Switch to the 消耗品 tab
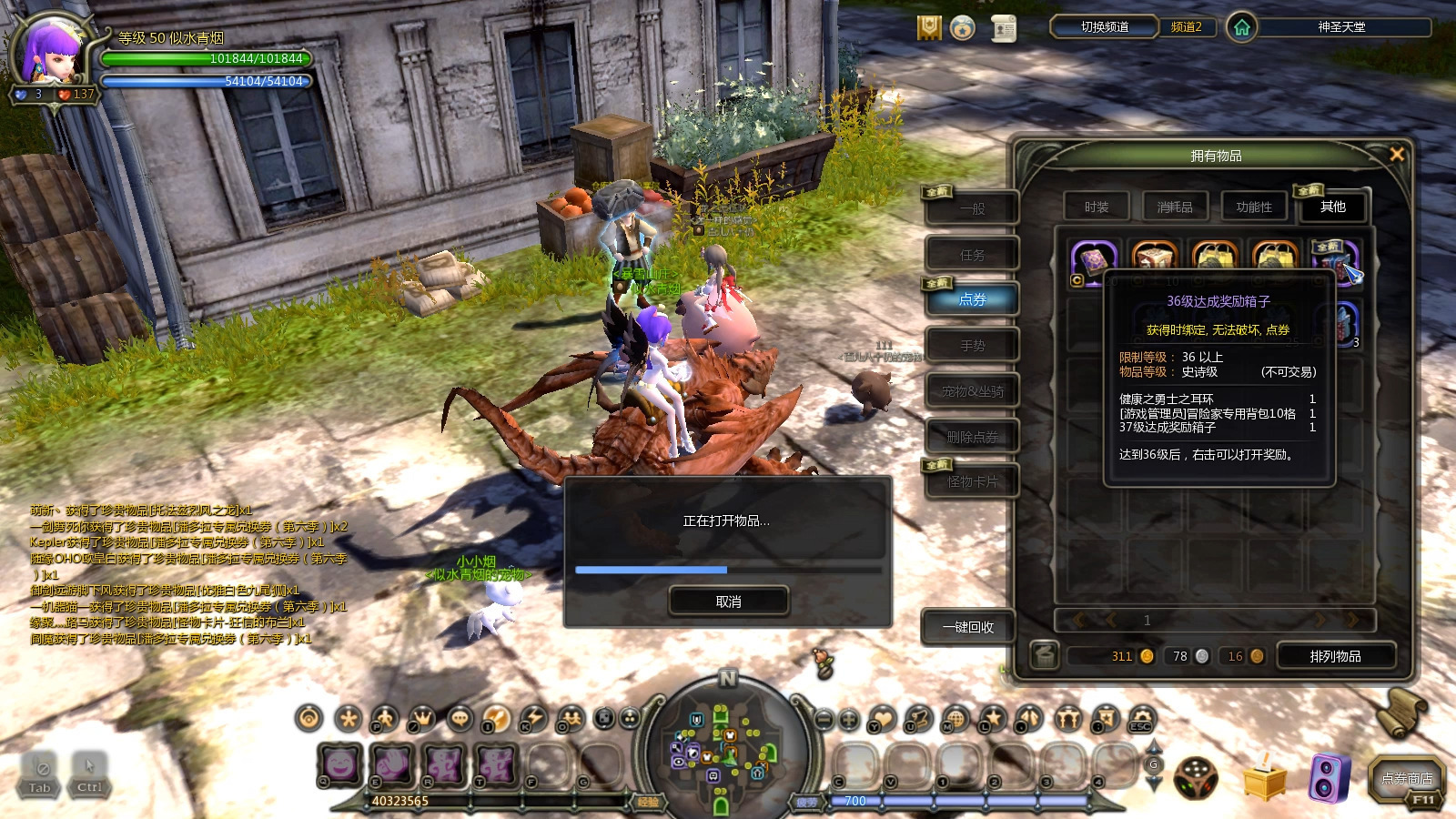The width and height of the screenshot is (1456, 819). [x=1175, y=207]
